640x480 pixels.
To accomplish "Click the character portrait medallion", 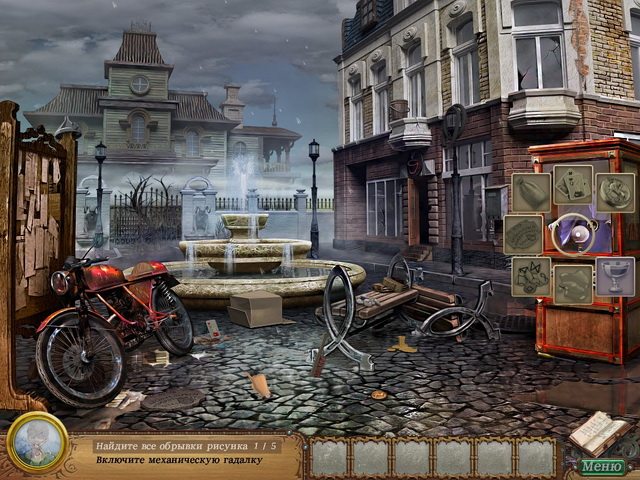I will [x=37, y=442].
